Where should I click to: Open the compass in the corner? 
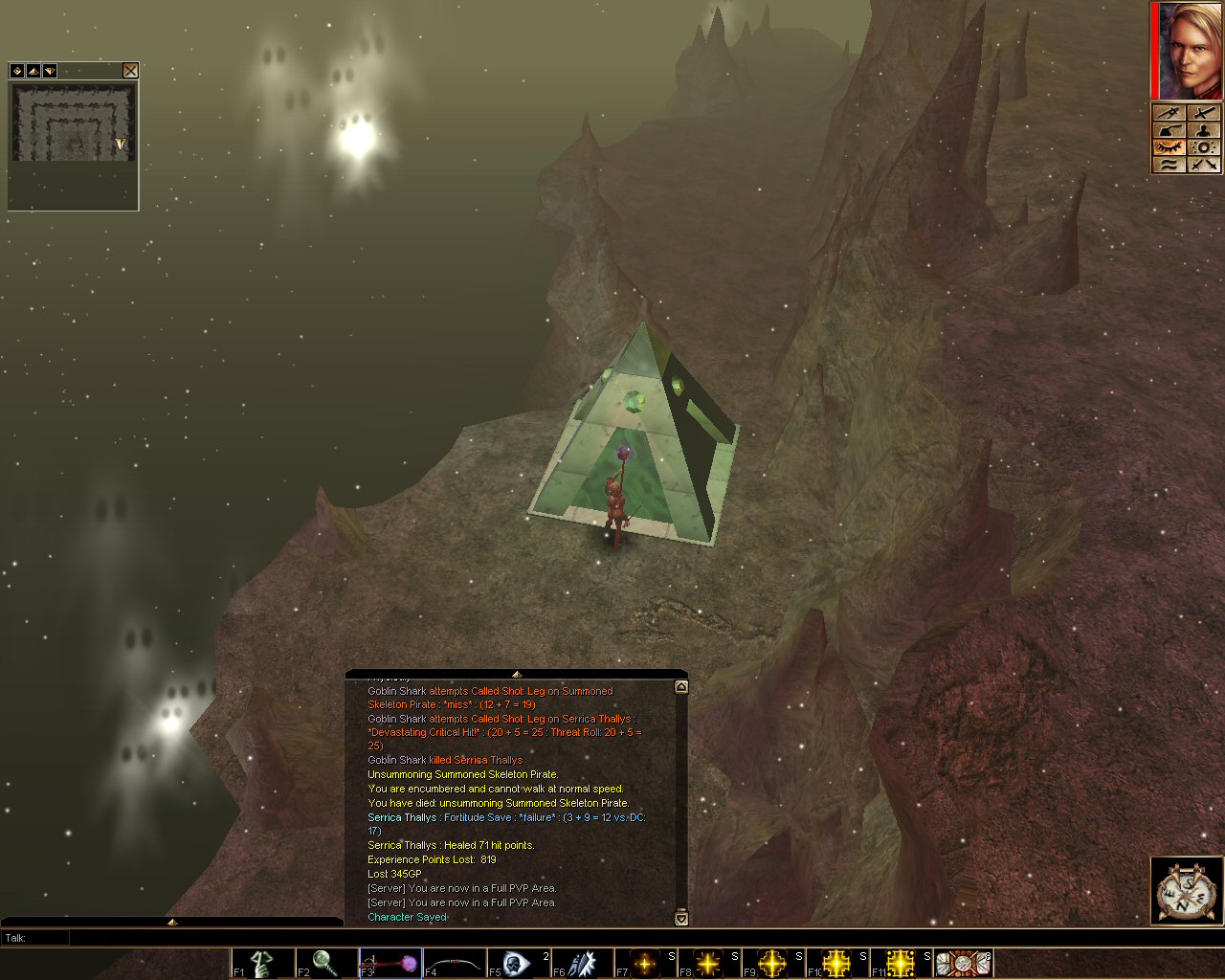(1187, 892)
